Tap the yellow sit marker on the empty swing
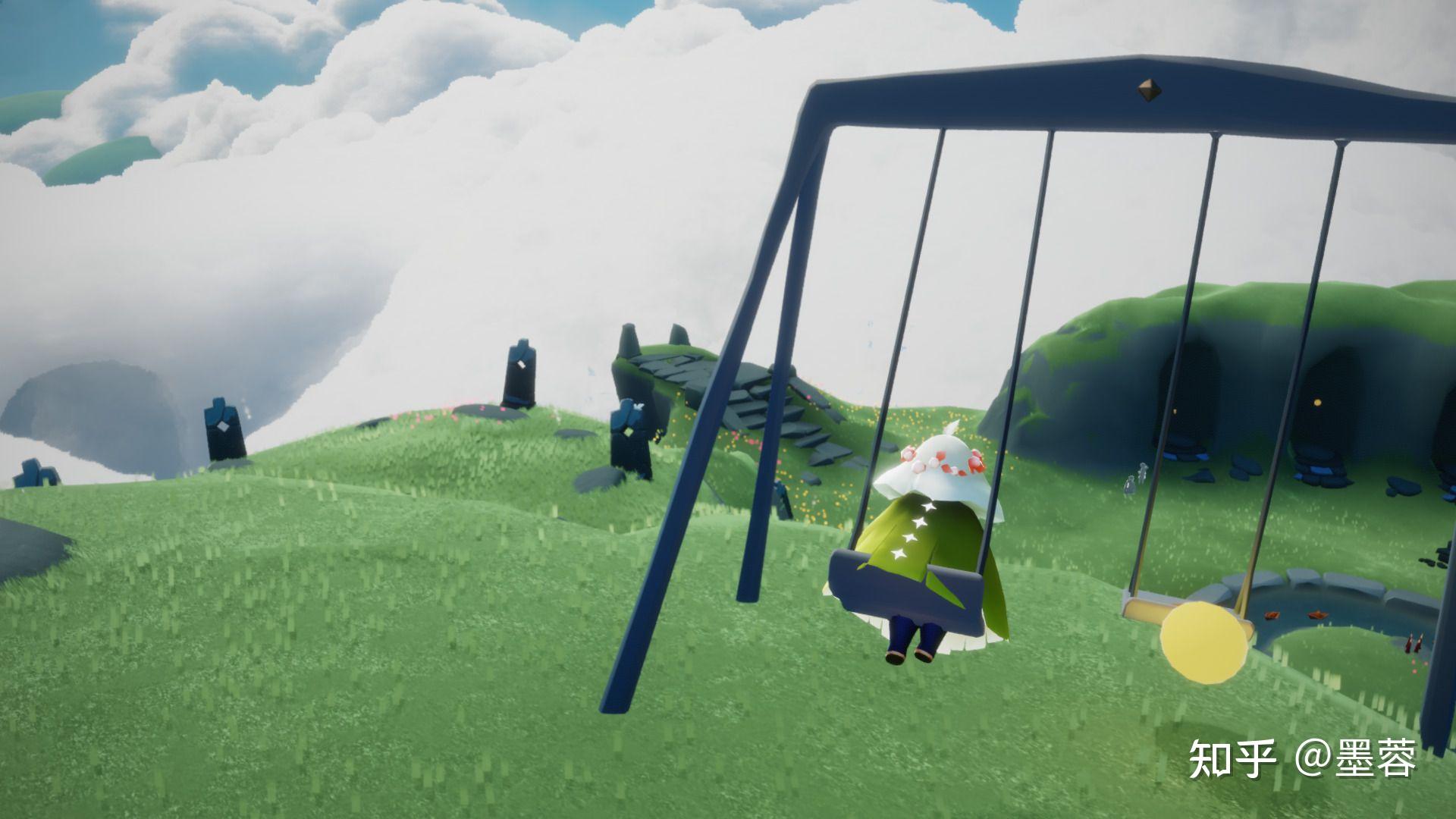The width and height of the screenshot is (1456, 819). pos(1204,642)
